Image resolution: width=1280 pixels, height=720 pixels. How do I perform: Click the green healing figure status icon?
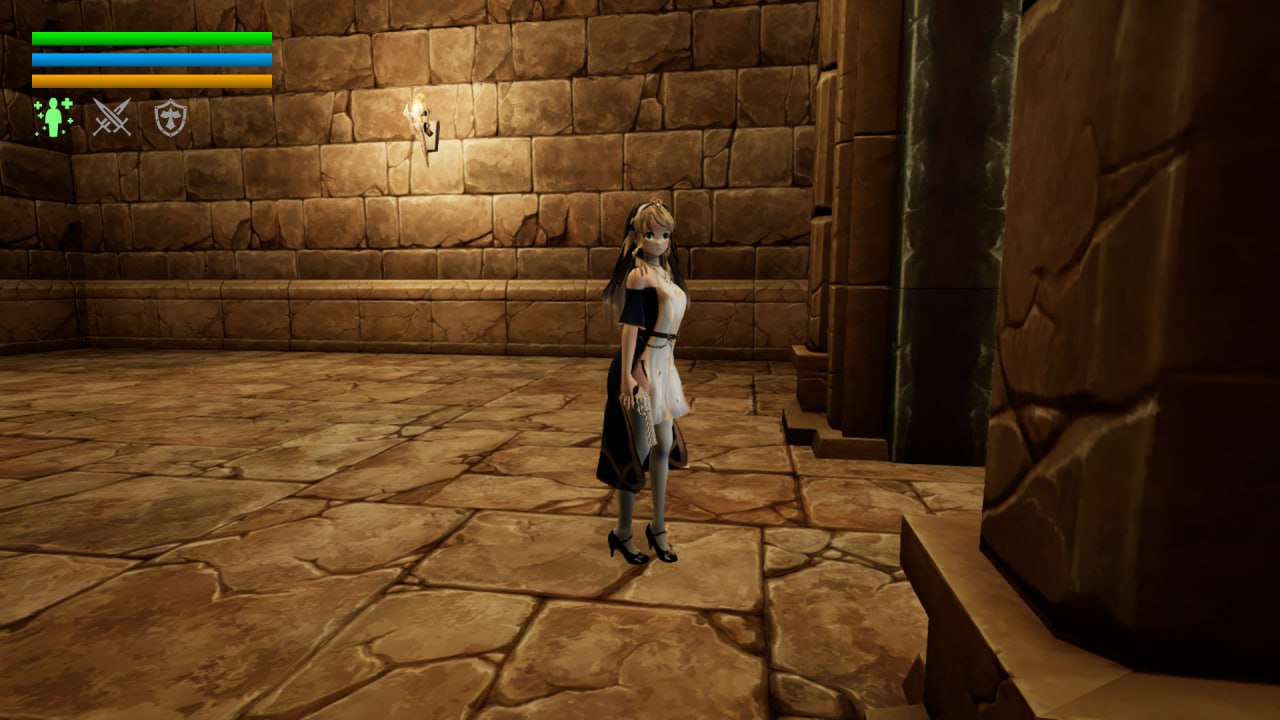click(53, 118)
